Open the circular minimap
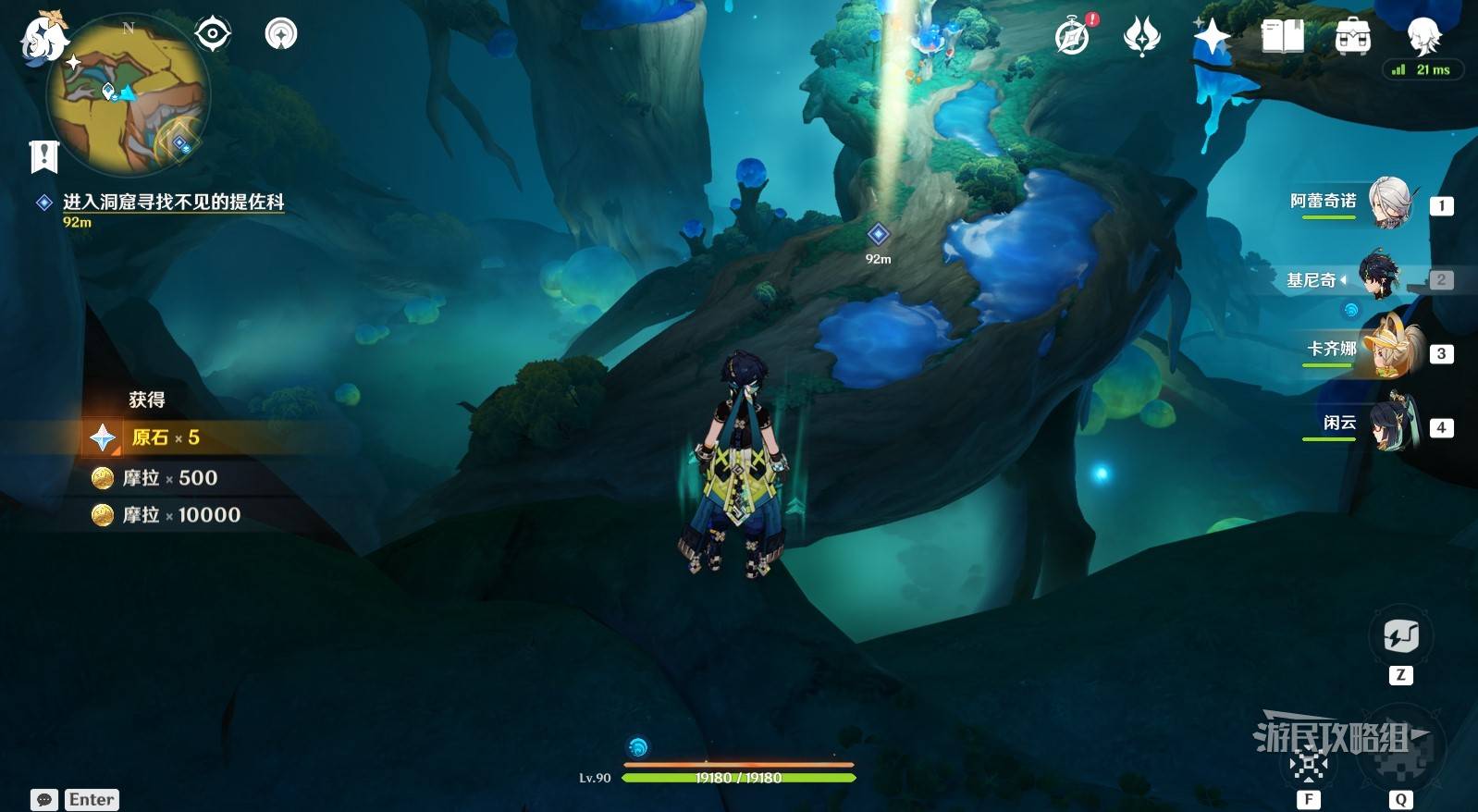The height and width of the screenshot is (812, 1478). tap(128, 93)
